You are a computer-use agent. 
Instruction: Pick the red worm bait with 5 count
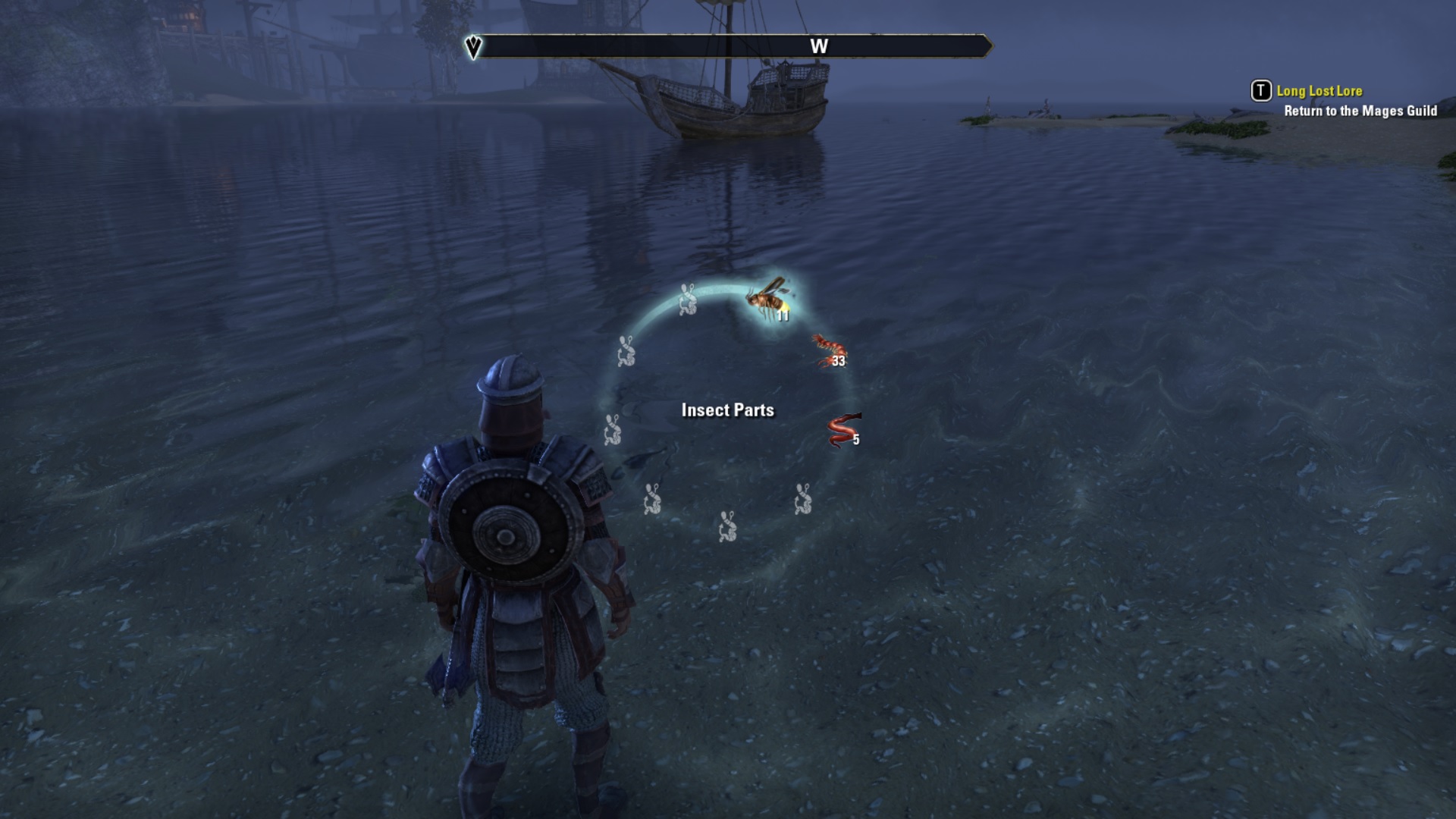pos(843,430)
